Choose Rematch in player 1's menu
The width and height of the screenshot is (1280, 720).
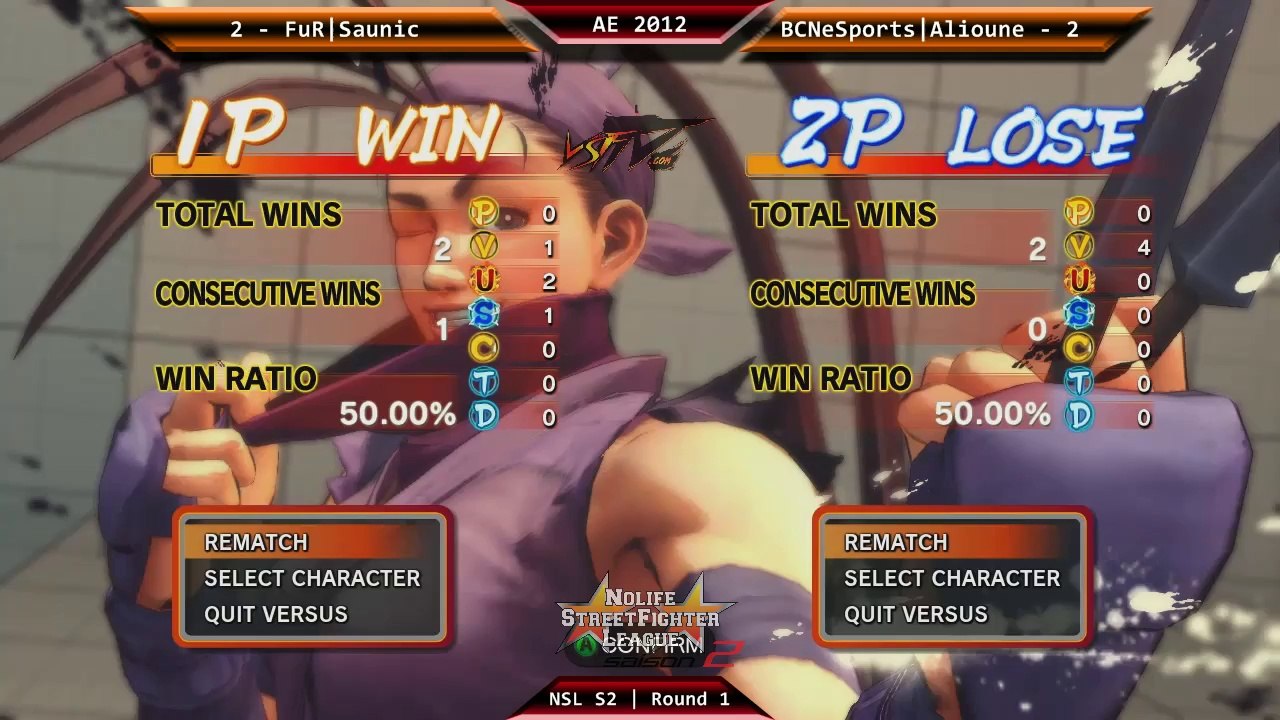point(256,542)
